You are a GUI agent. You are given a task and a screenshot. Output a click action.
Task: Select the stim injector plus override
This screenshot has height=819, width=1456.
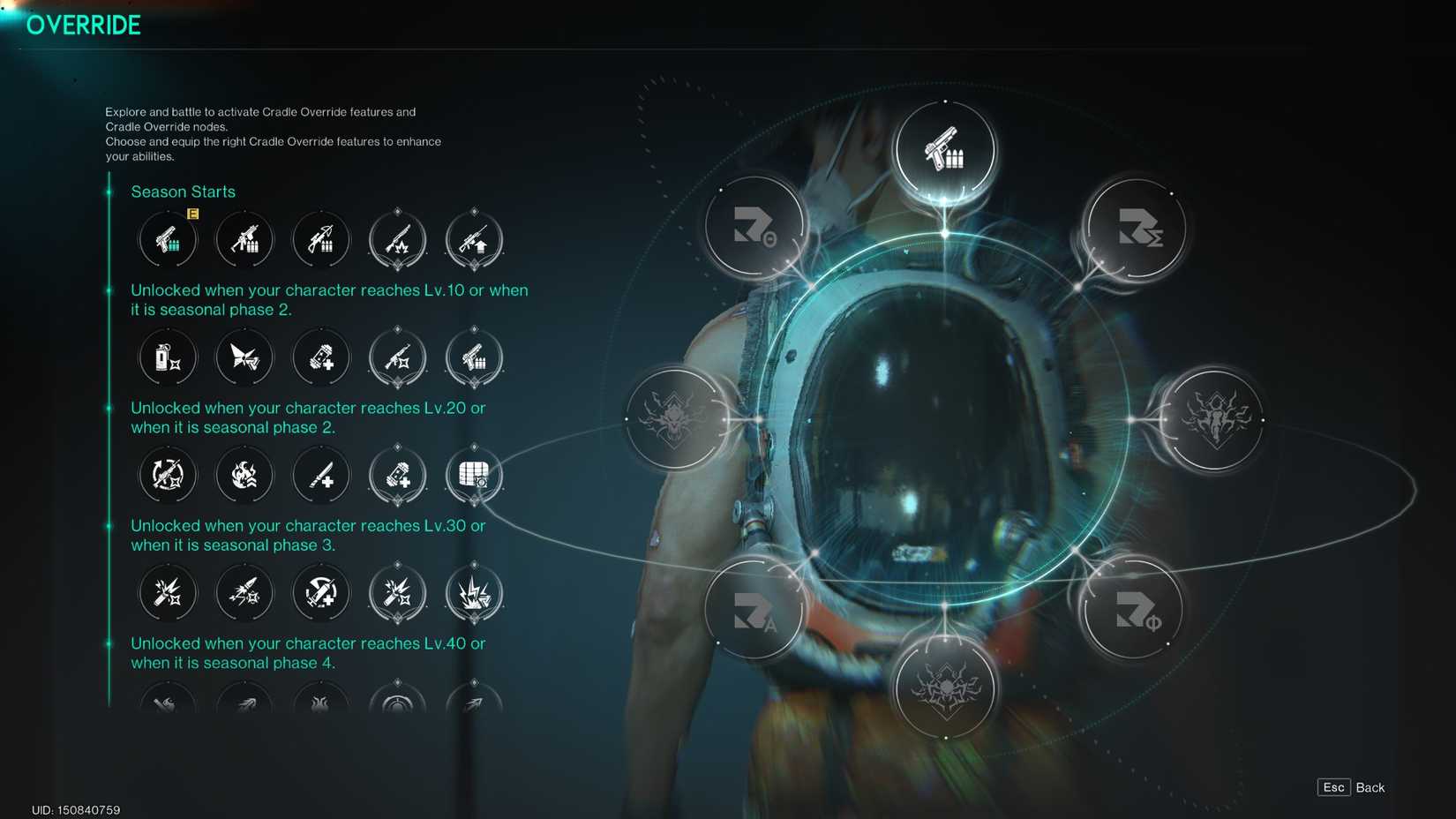[x=320, y=357]
